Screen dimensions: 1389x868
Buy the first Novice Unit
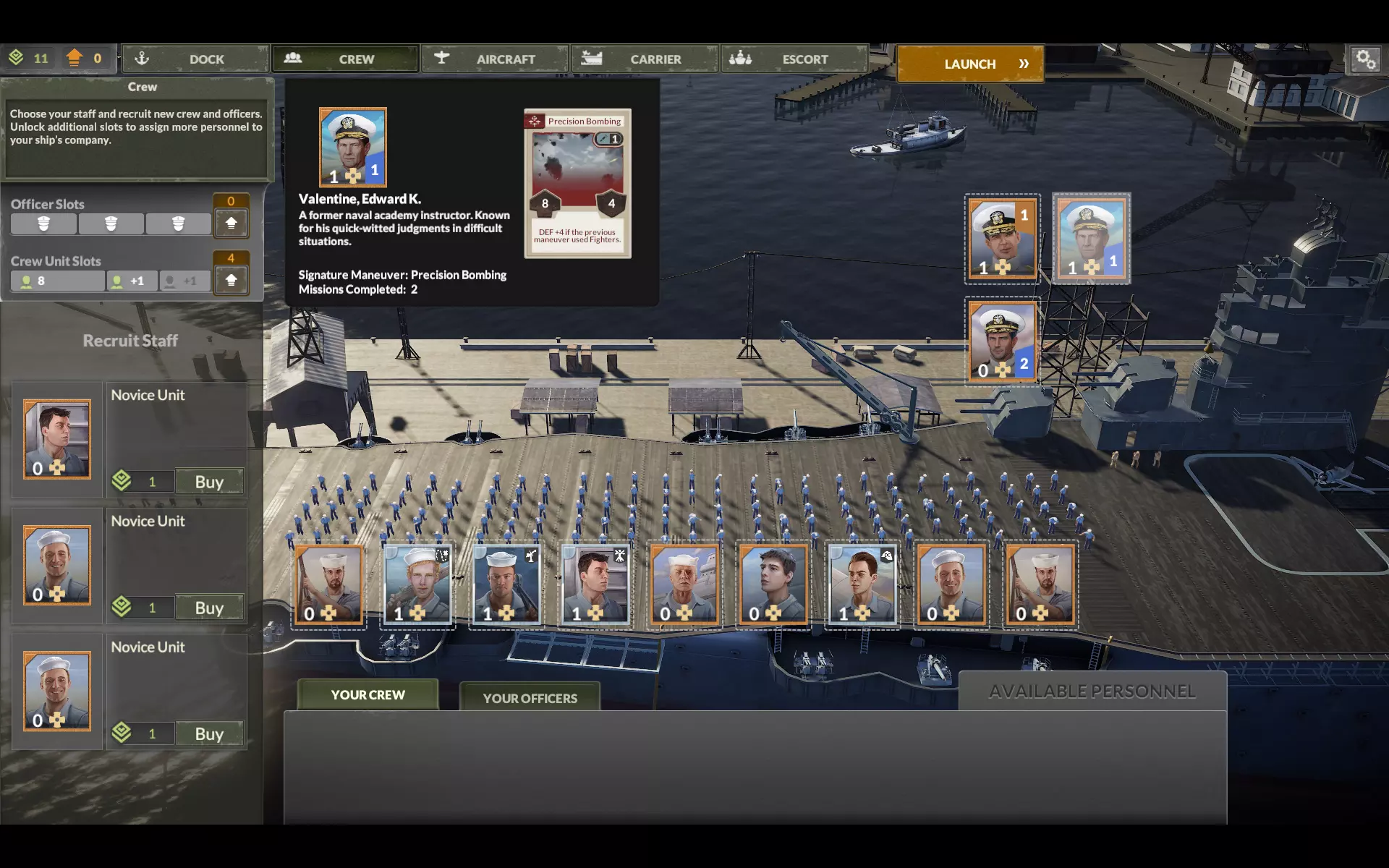pyautogui.click(x=209, y=482)
